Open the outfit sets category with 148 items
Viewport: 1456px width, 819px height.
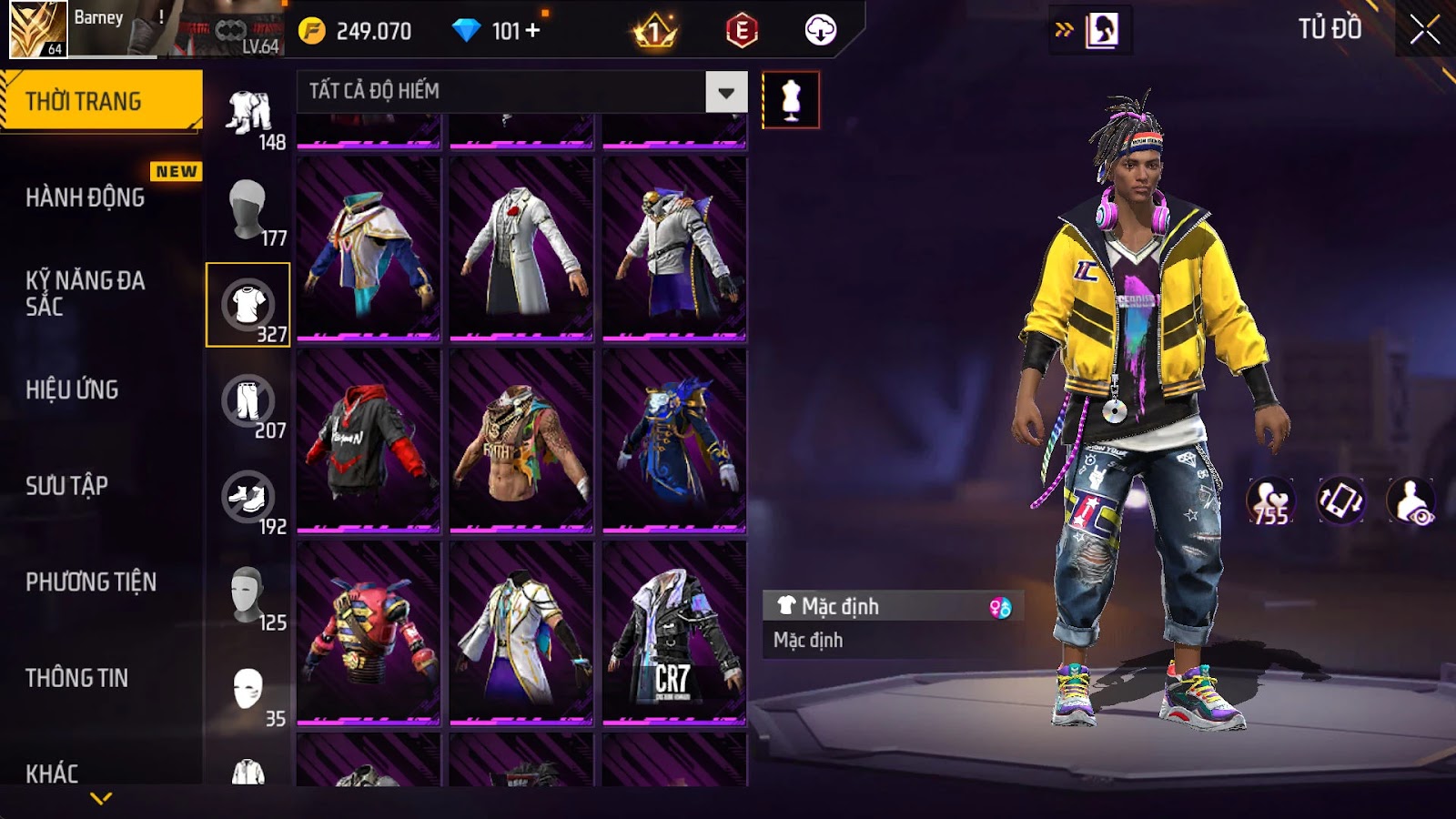click(248, 114)
